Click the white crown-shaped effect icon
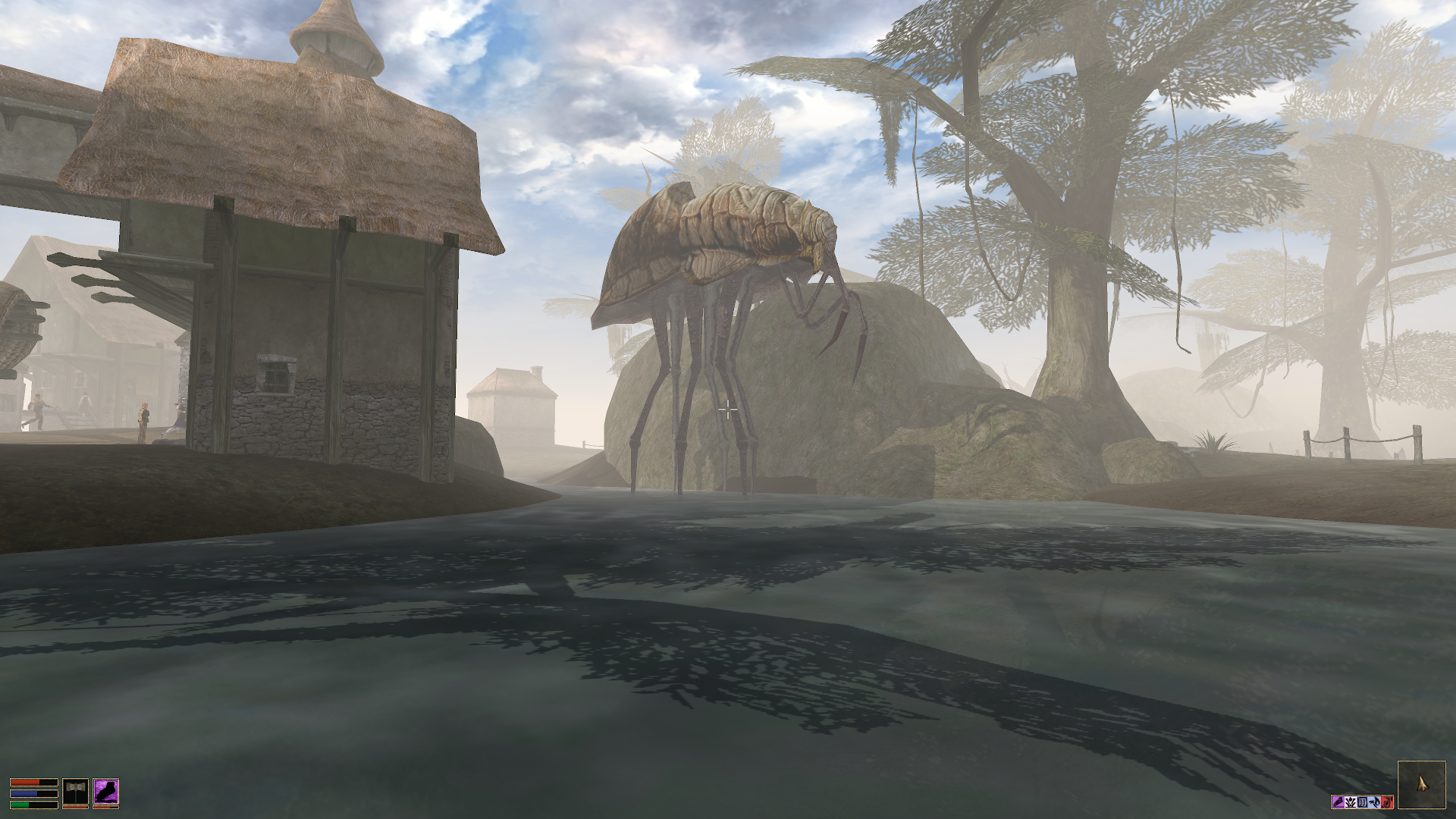This screenshot has height=819, width=1456. pyautogui.click(x=1351, y=802)
